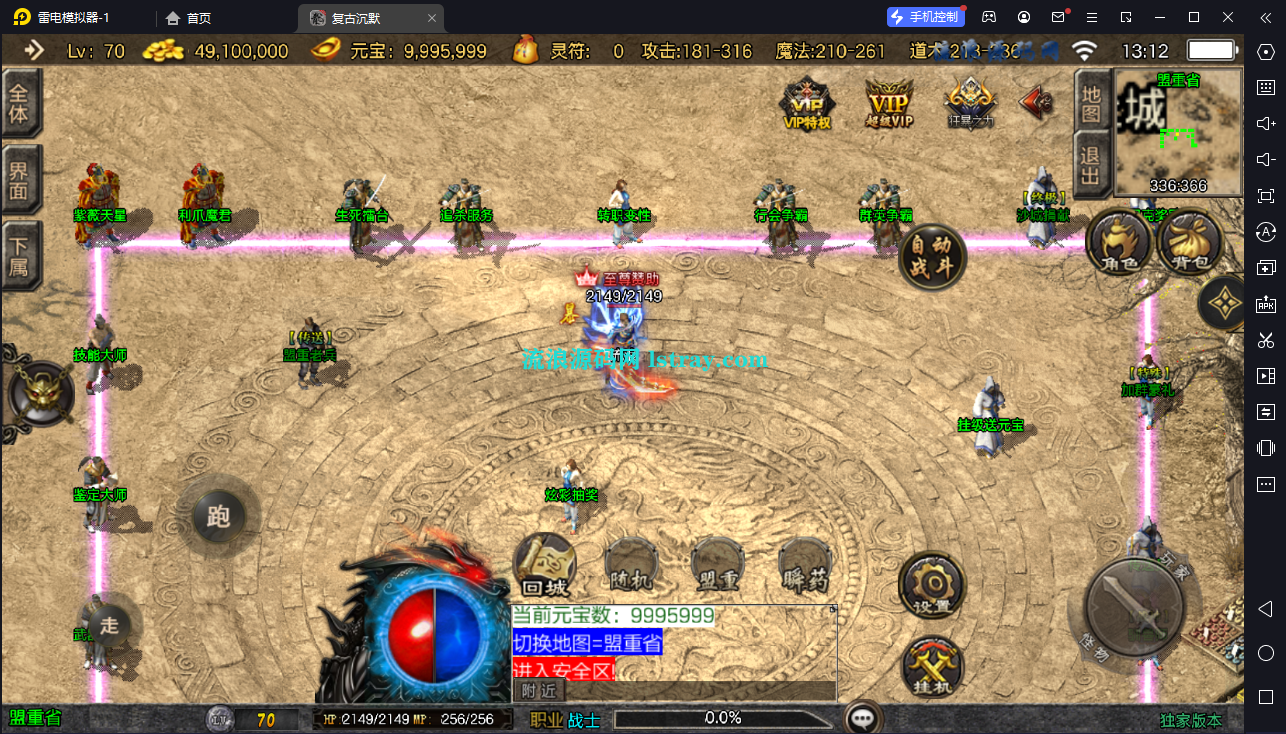Open the 地图 map button

(1091, 103)
